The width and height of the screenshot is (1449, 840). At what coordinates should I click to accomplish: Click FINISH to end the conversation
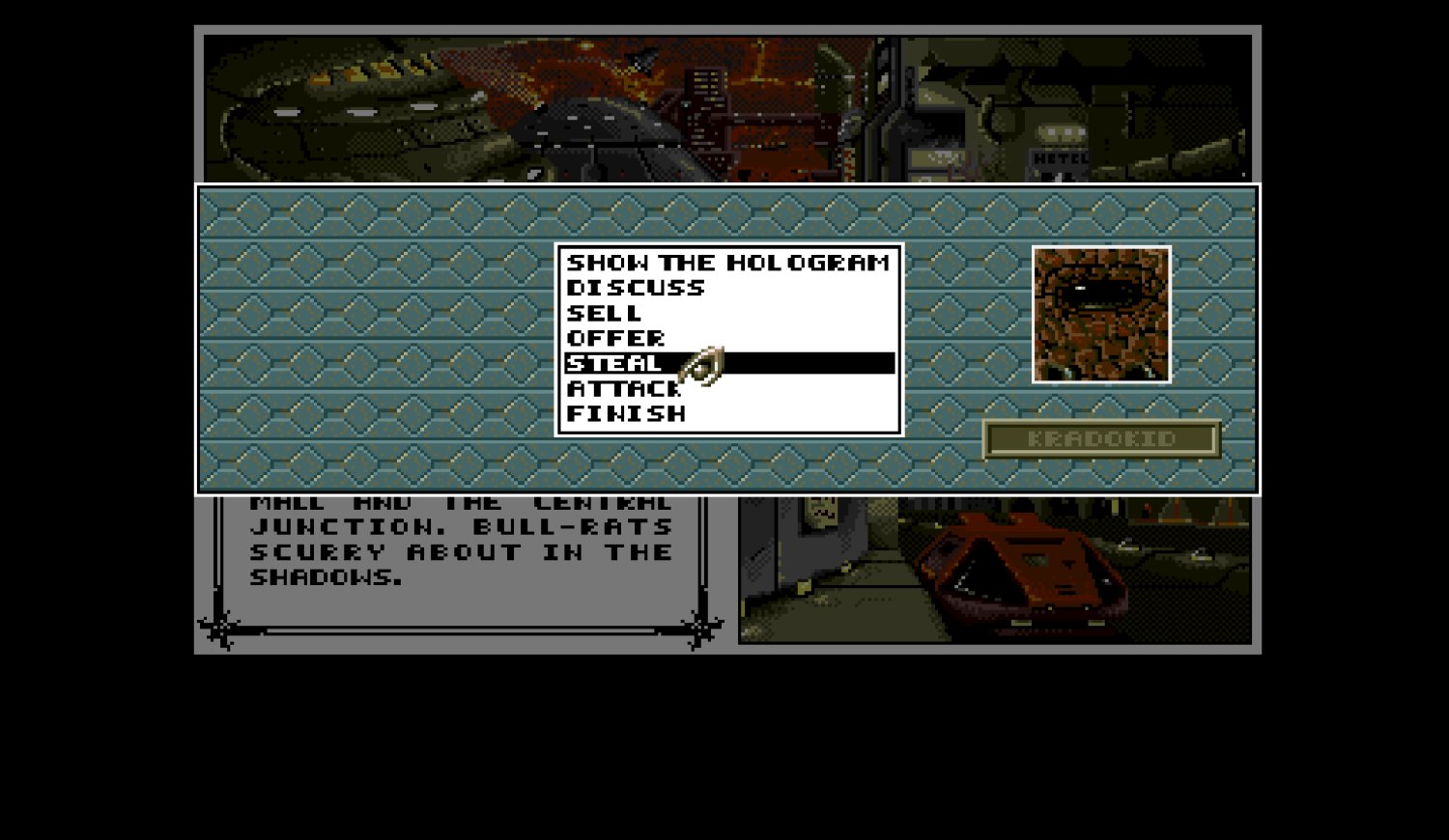pos(626,413)
